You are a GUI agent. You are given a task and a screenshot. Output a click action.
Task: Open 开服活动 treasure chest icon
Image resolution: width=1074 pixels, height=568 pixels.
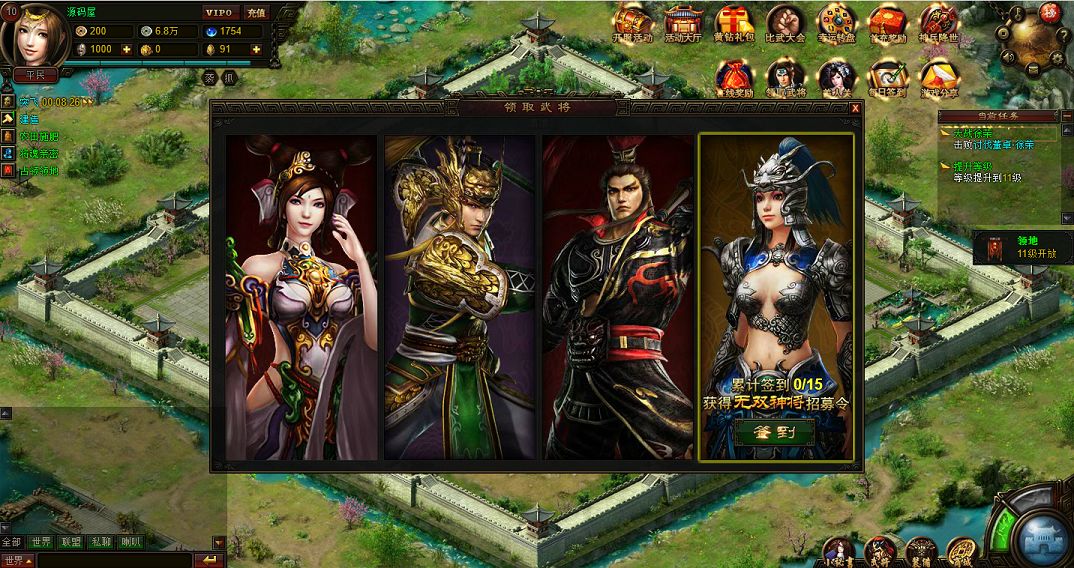pos(632,24)
